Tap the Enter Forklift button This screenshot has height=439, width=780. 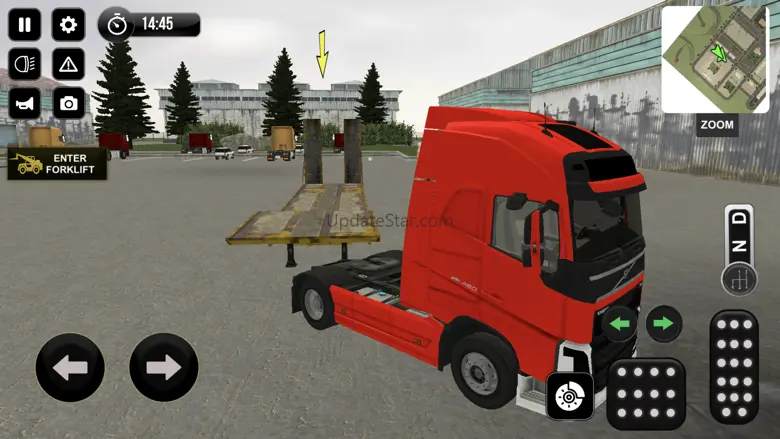pyautogui.click(x=57, y=163)
